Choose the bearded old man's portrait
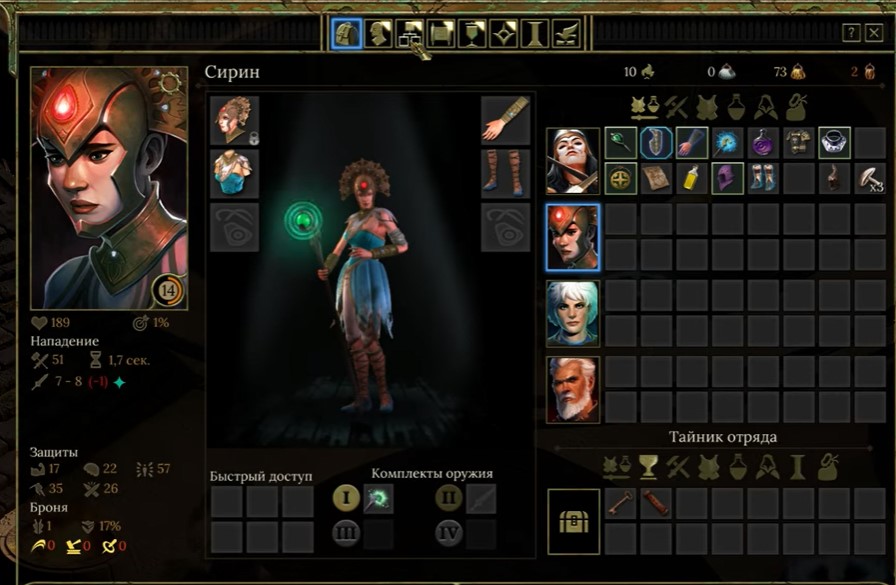The image size is (896, 585). coord(573,388)
